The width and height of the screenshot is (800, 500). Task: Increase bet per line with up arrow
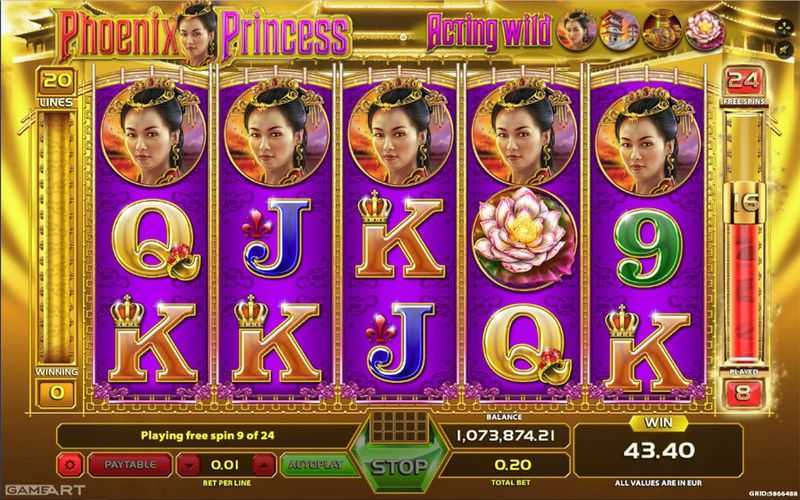(261, 465)
